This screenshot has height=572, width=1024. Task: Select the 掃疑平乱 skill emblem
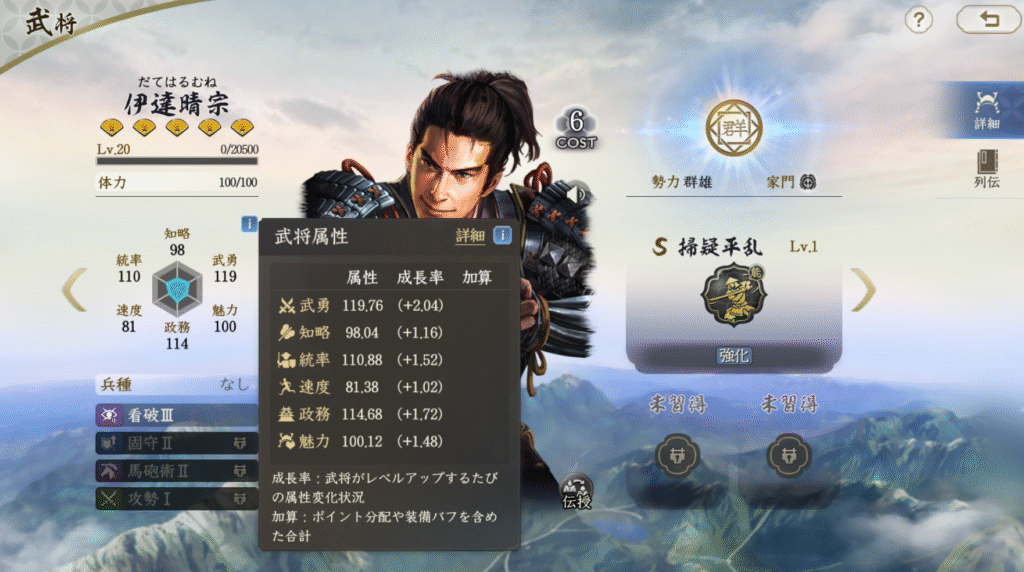tap(733, 295)
